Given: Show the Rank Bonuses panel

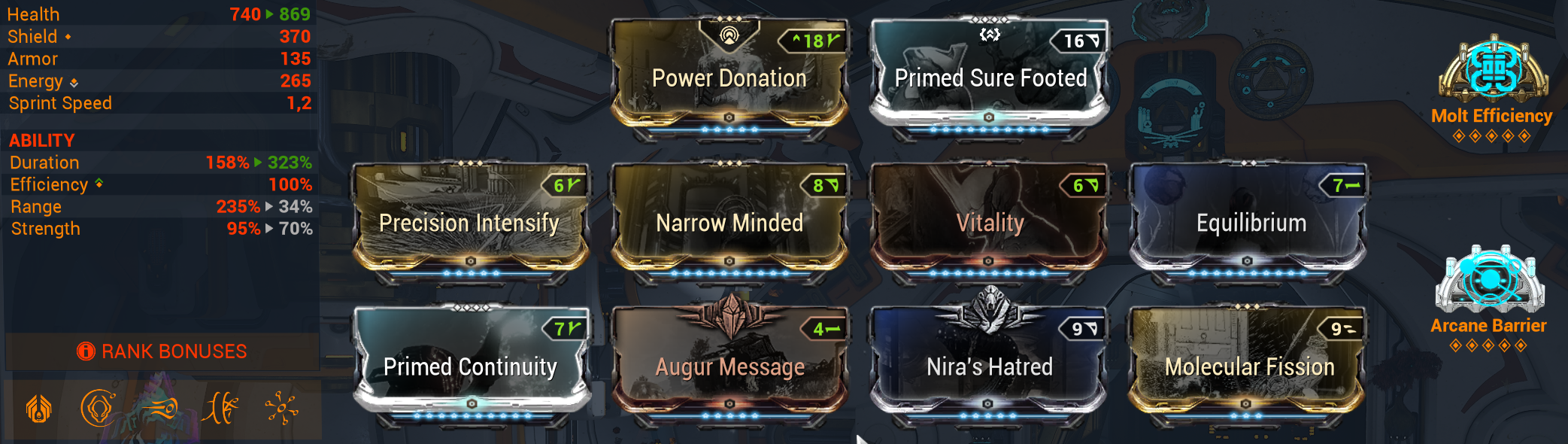Looking at the screenshot, I should tap(162, 351).
